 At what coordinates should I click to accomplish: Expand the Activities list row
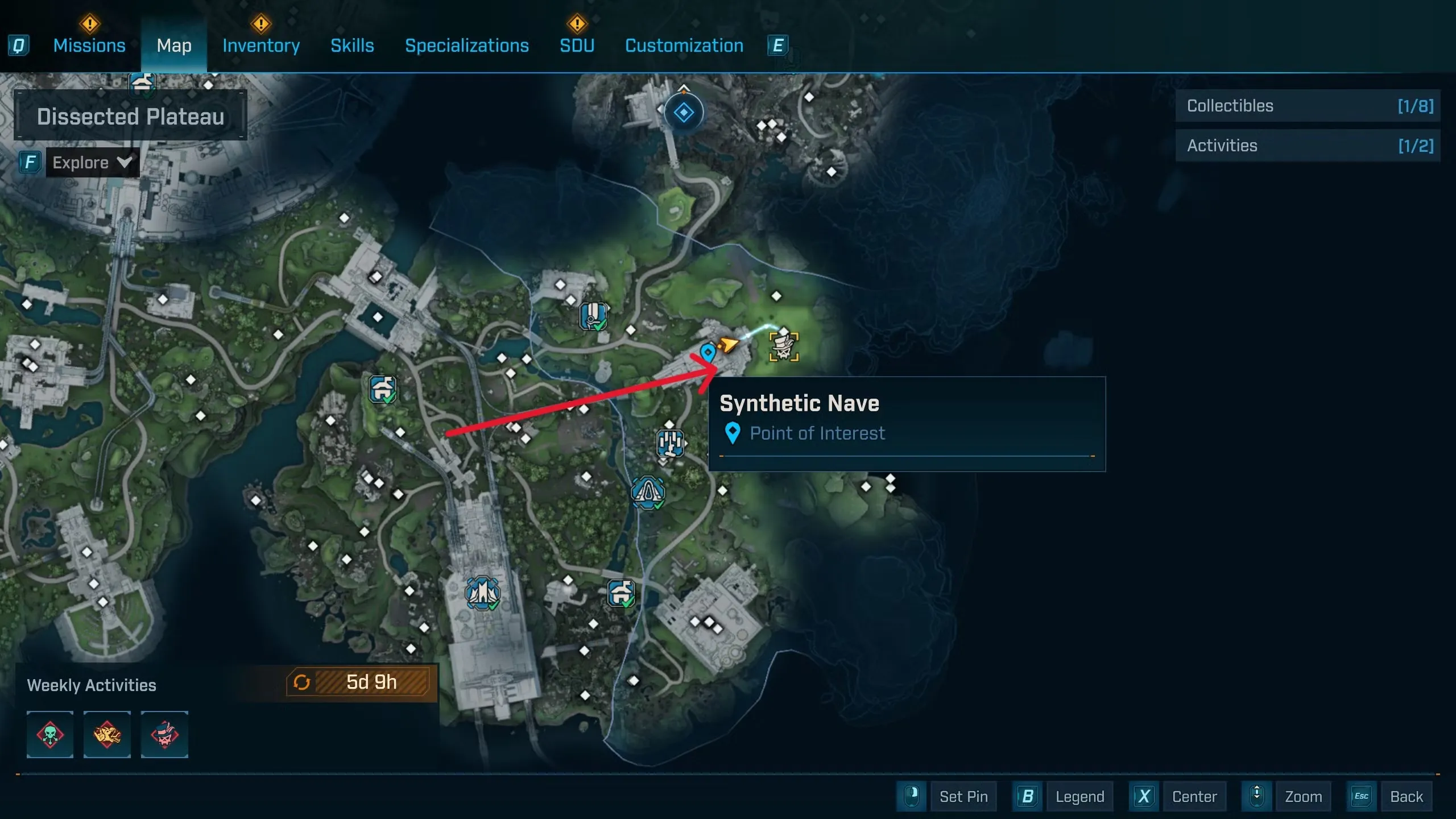(1307, 146)
